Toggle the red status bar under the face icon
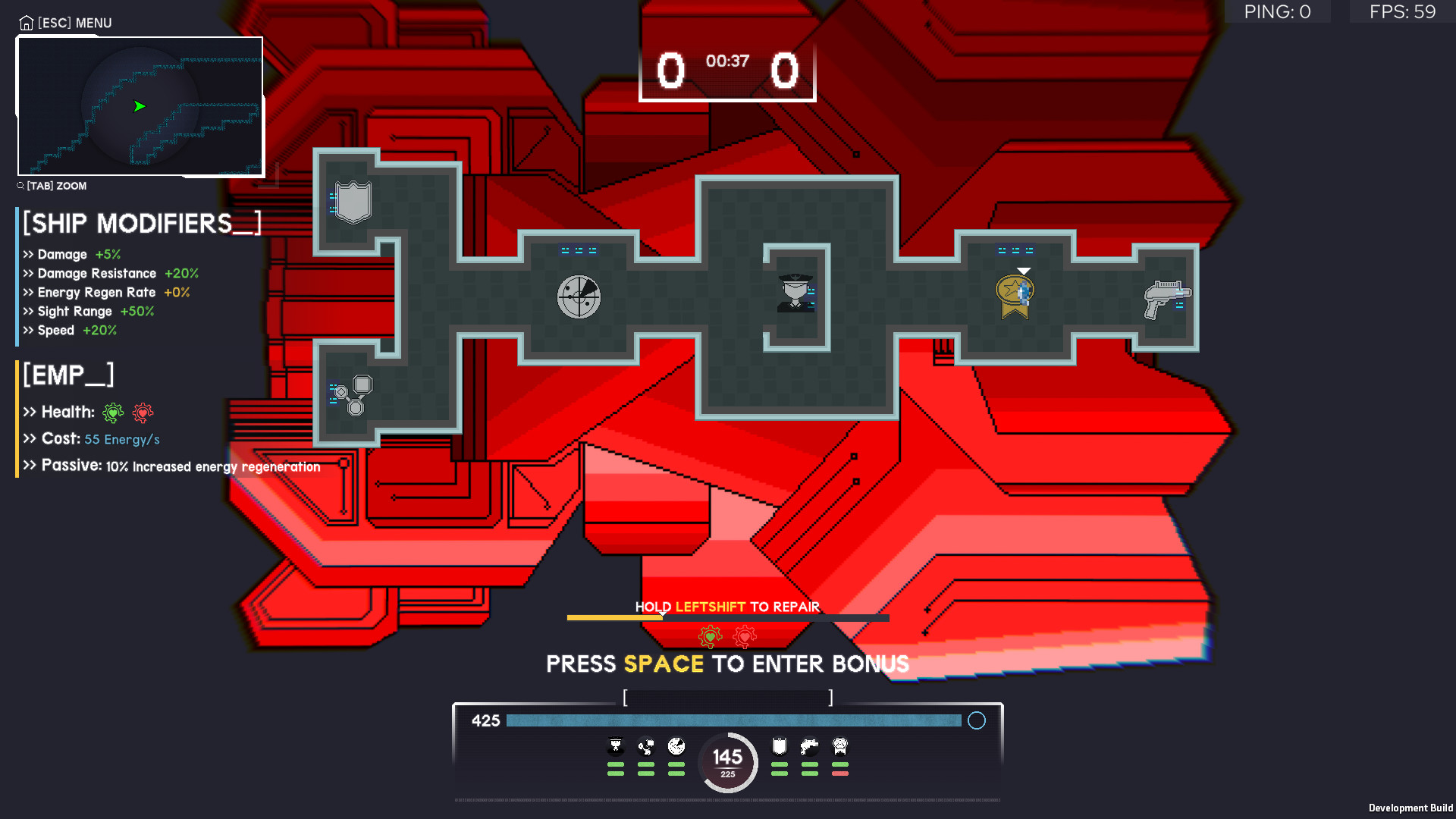The width and height of the screenshot is (1456, 819). click(838, 772)
